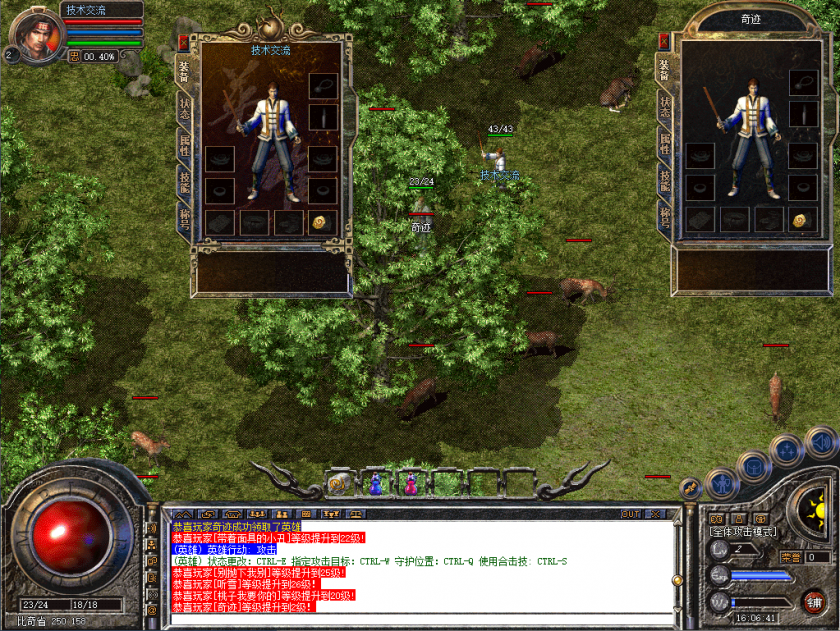840x631 pixels.
Task: Click the OUT button above chat
Action: [629, 514]
